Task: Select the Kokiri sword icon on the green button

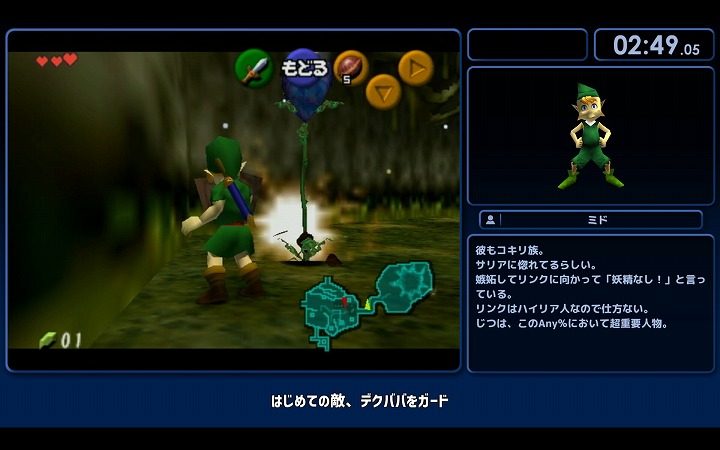Action: tap(254, 68)
